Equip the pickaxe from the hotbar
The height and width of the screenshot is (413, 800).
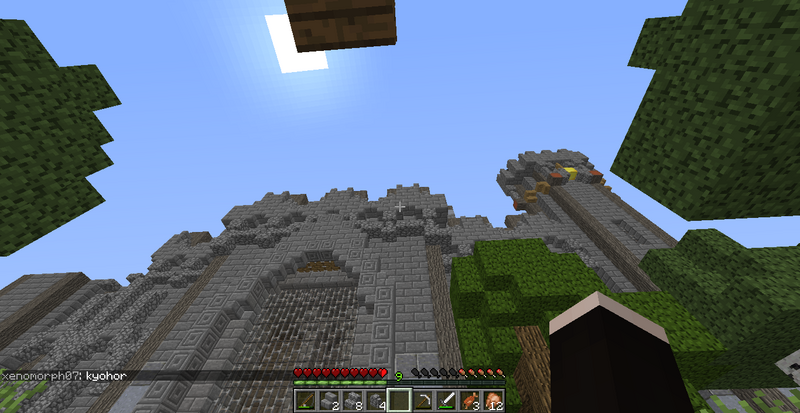(423, 401)
